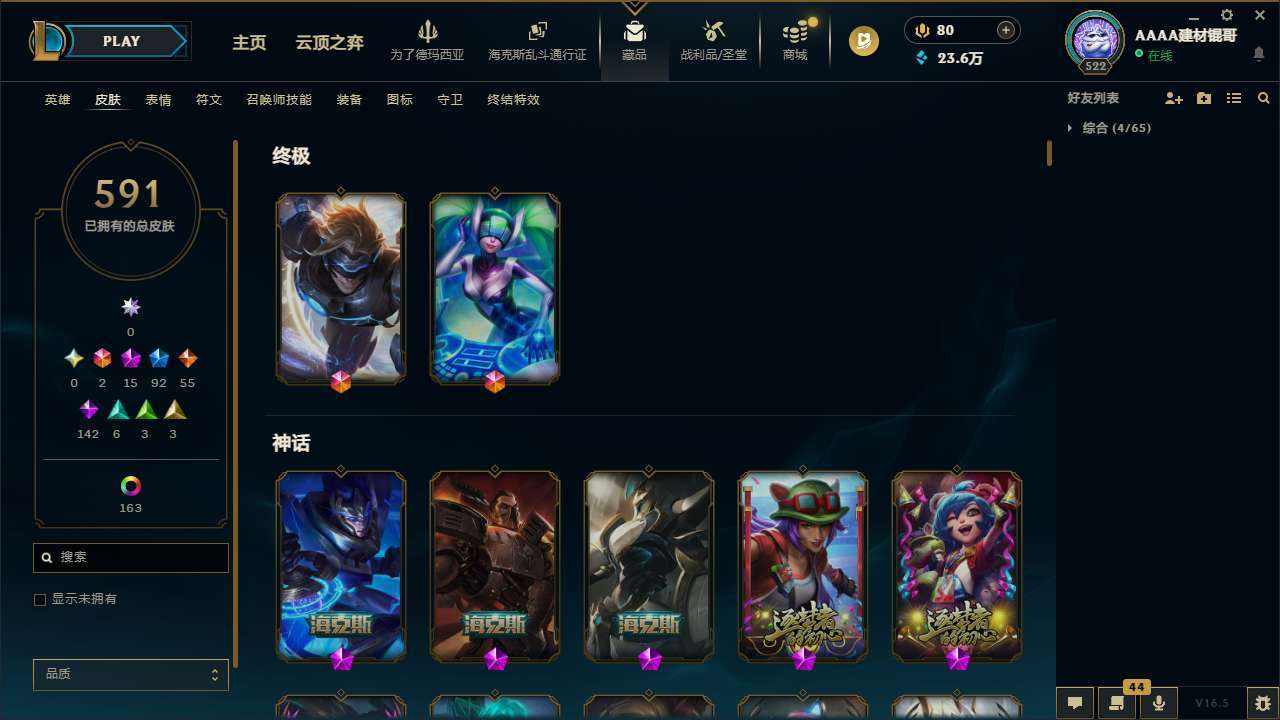The height and width of the screenshot is (720, 1280).
Task: Switch to the 英雄 tab
Action: point(57,99)
